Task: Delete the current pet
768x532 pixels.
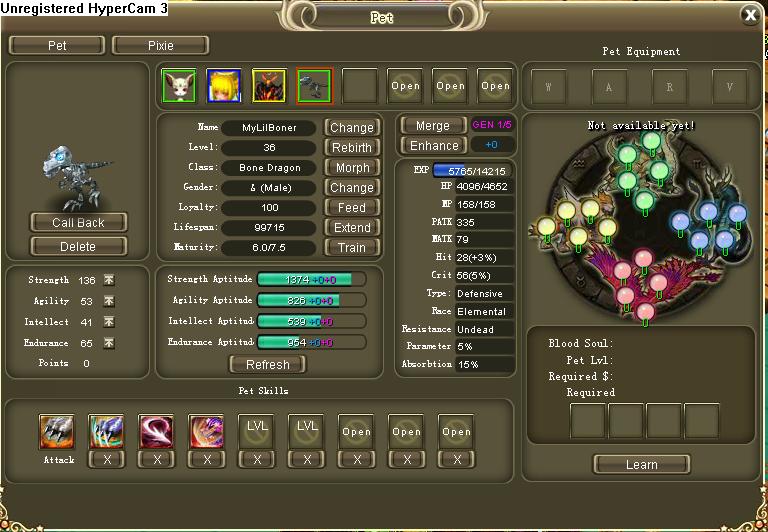Action: click(x=78, y=246)
